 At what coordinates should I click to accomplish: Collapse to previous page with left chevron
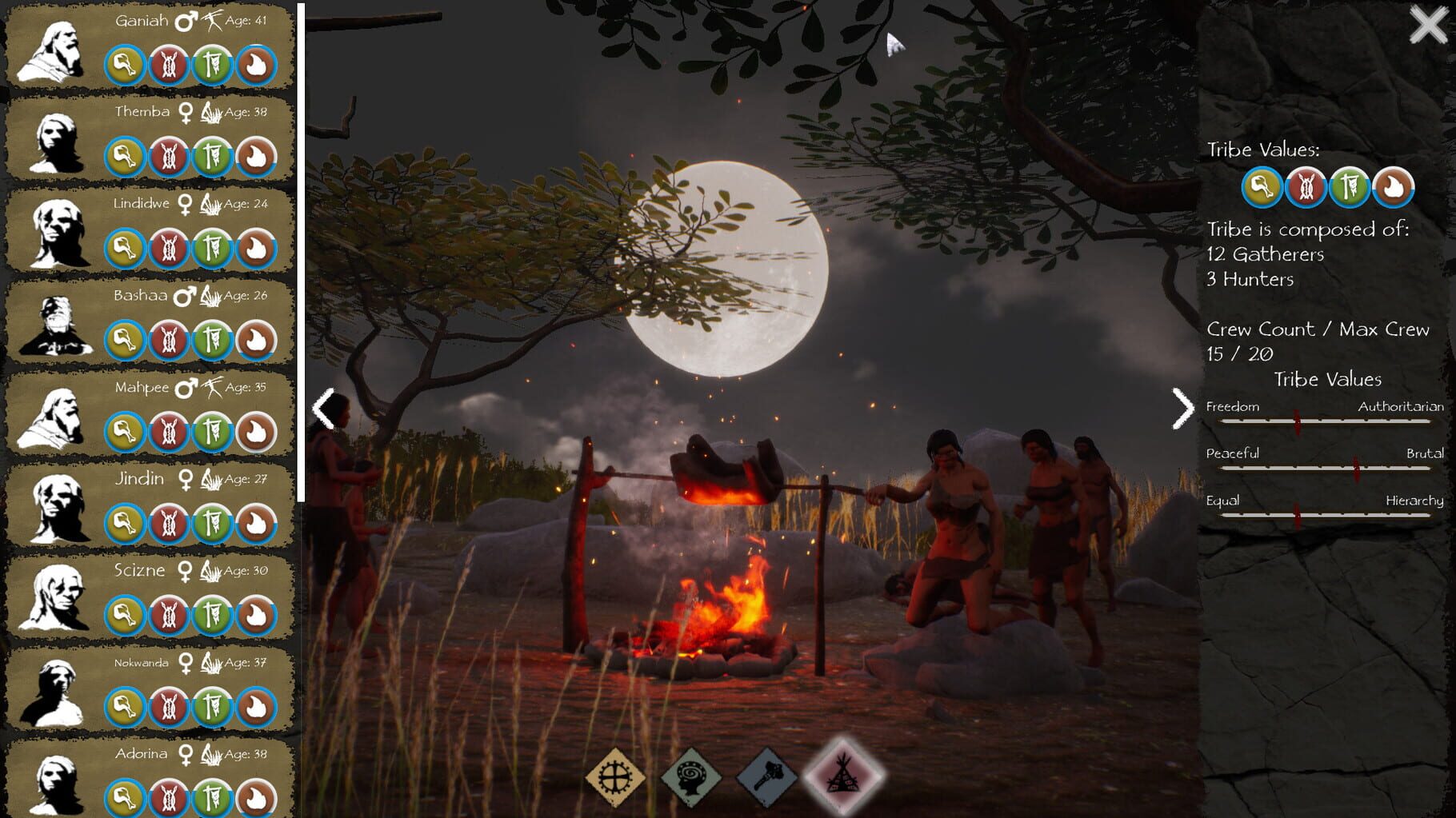322,408
